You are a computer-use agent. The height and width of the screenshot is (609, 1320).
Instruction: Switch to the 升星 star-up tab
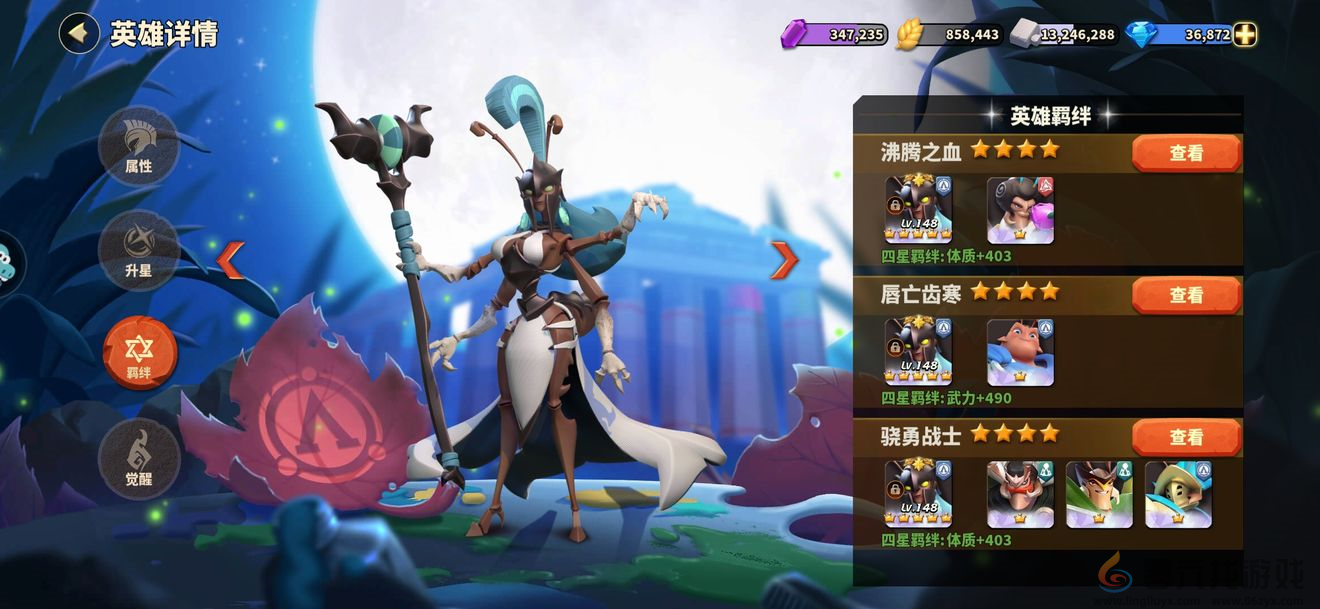(139, 251)
